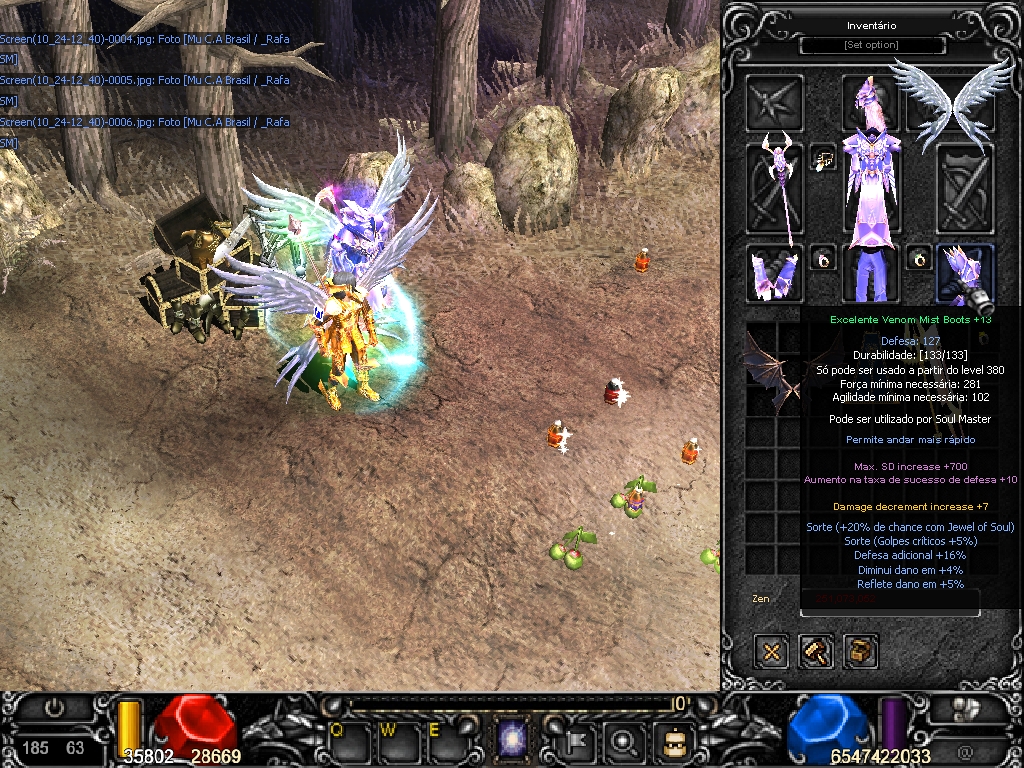The image size is (1024, 768).
Task: Click the equipped staff weapon slot
Action: 774,189
